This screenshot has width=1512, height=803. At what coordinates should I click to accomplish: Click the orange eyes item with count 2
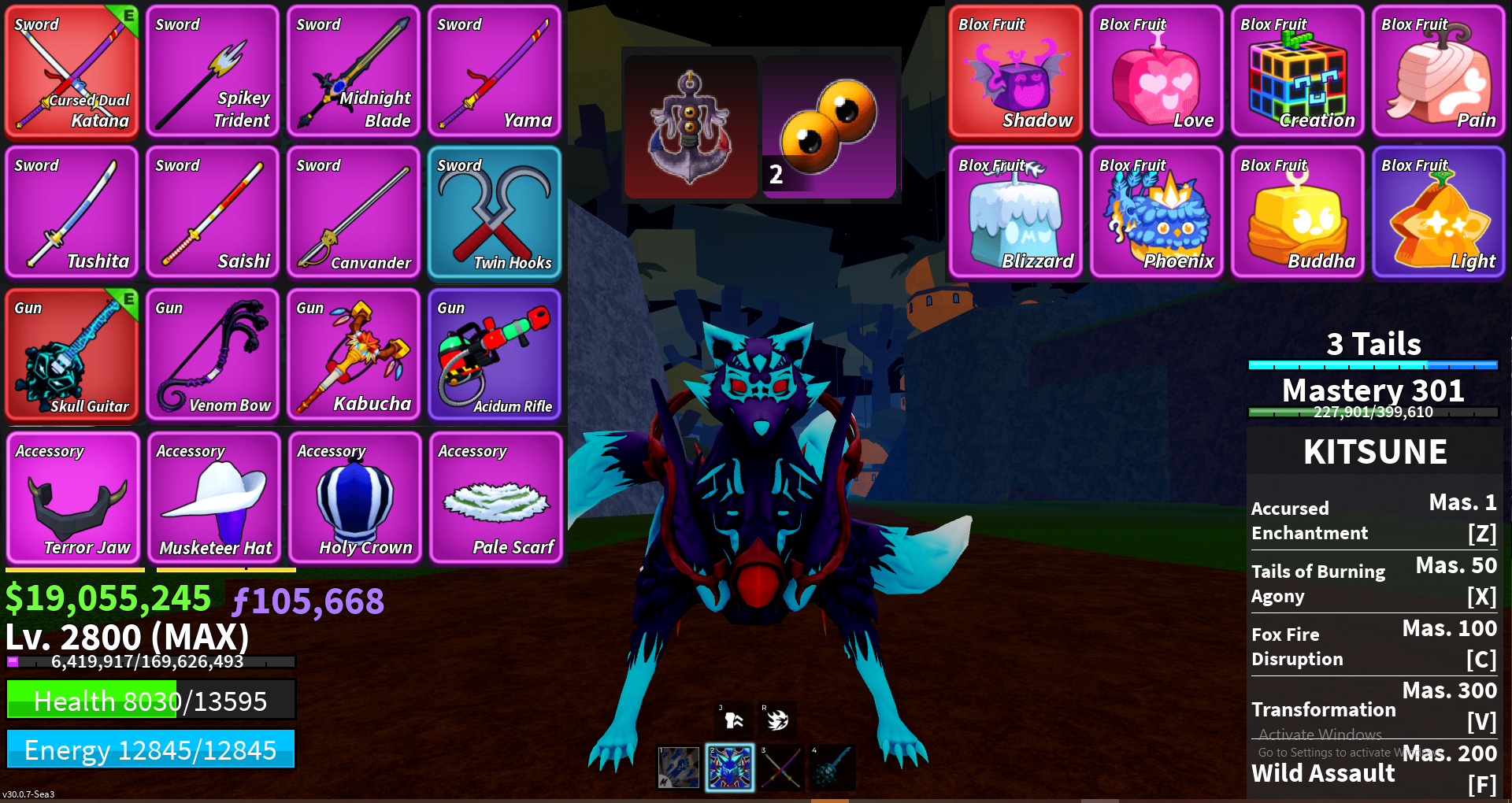[829, 126]
